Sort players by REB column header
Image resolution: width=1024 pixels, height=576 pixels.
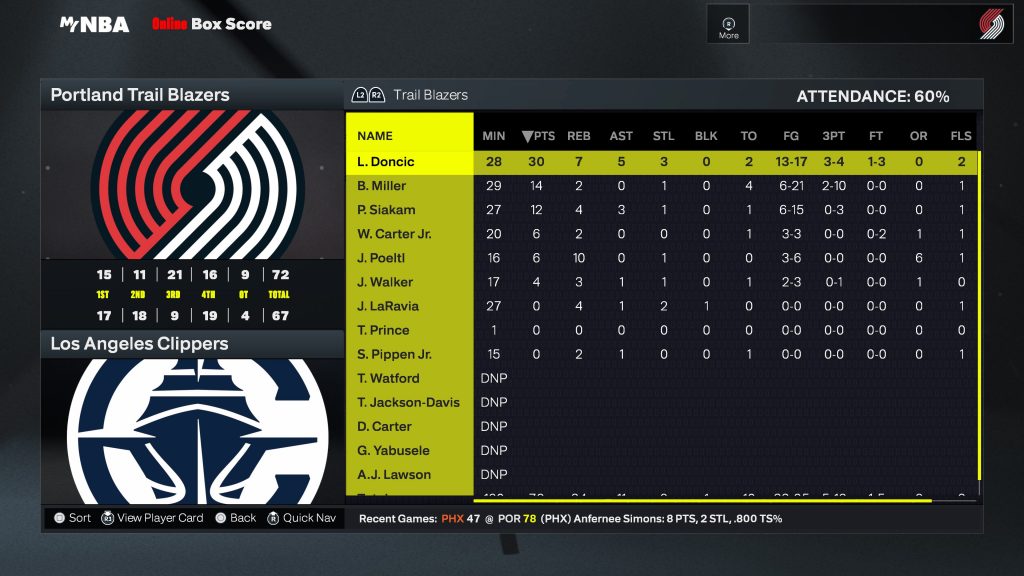(x=579, y=136)
